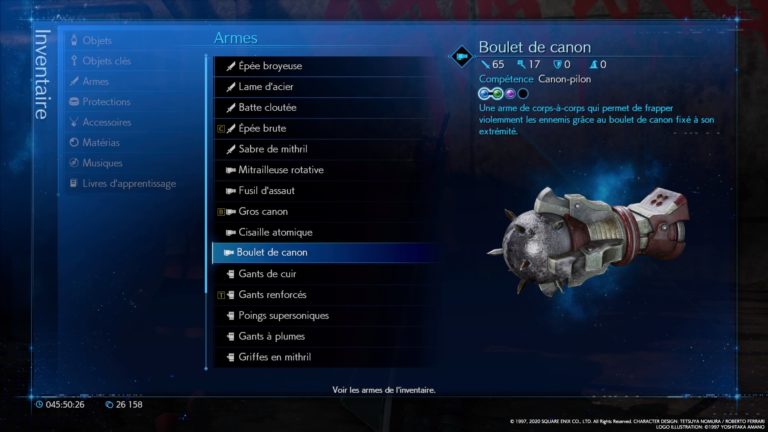
Task: Select Épée broyeuse in weapon list
Action: [270, 66]
